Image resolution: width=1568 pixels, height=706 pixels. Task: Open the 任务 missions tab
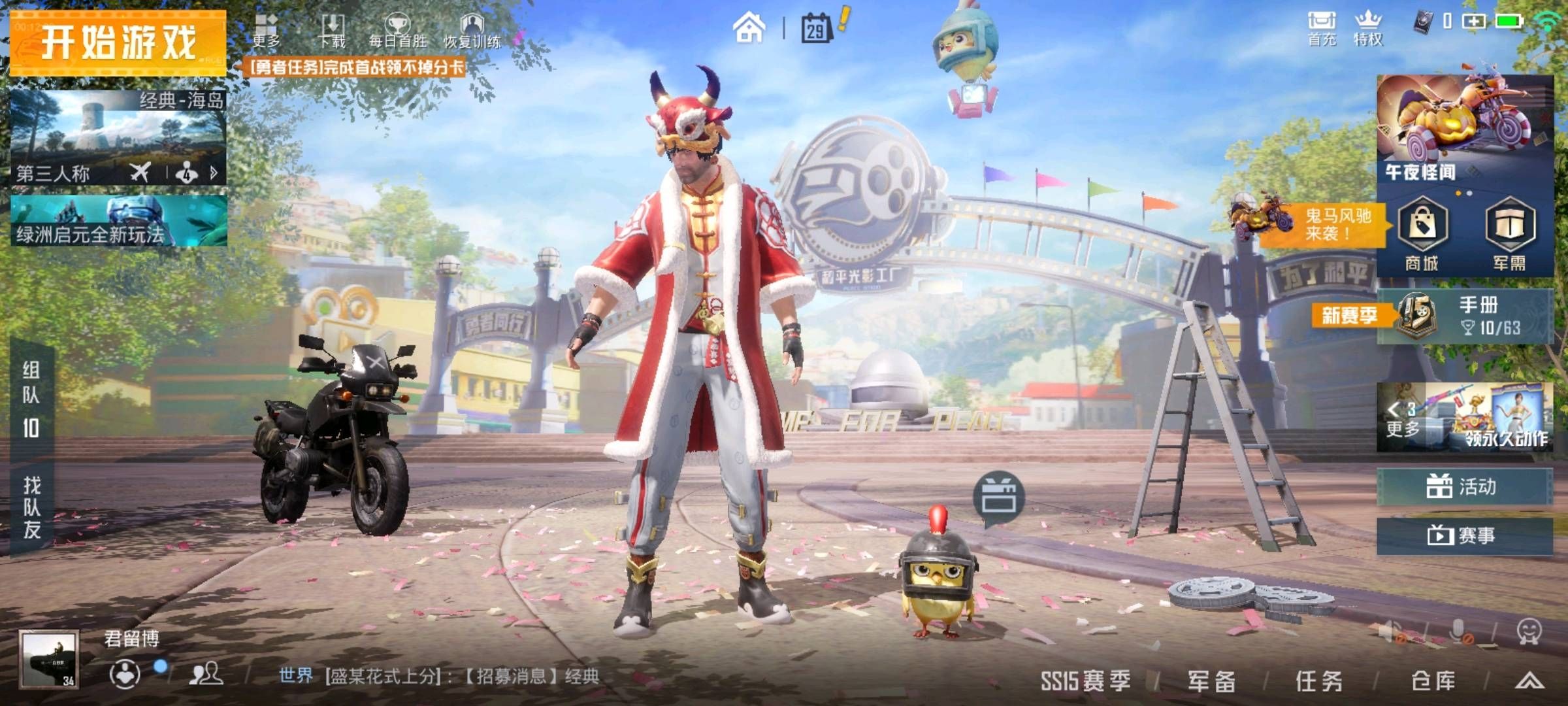click(1319, 681)
